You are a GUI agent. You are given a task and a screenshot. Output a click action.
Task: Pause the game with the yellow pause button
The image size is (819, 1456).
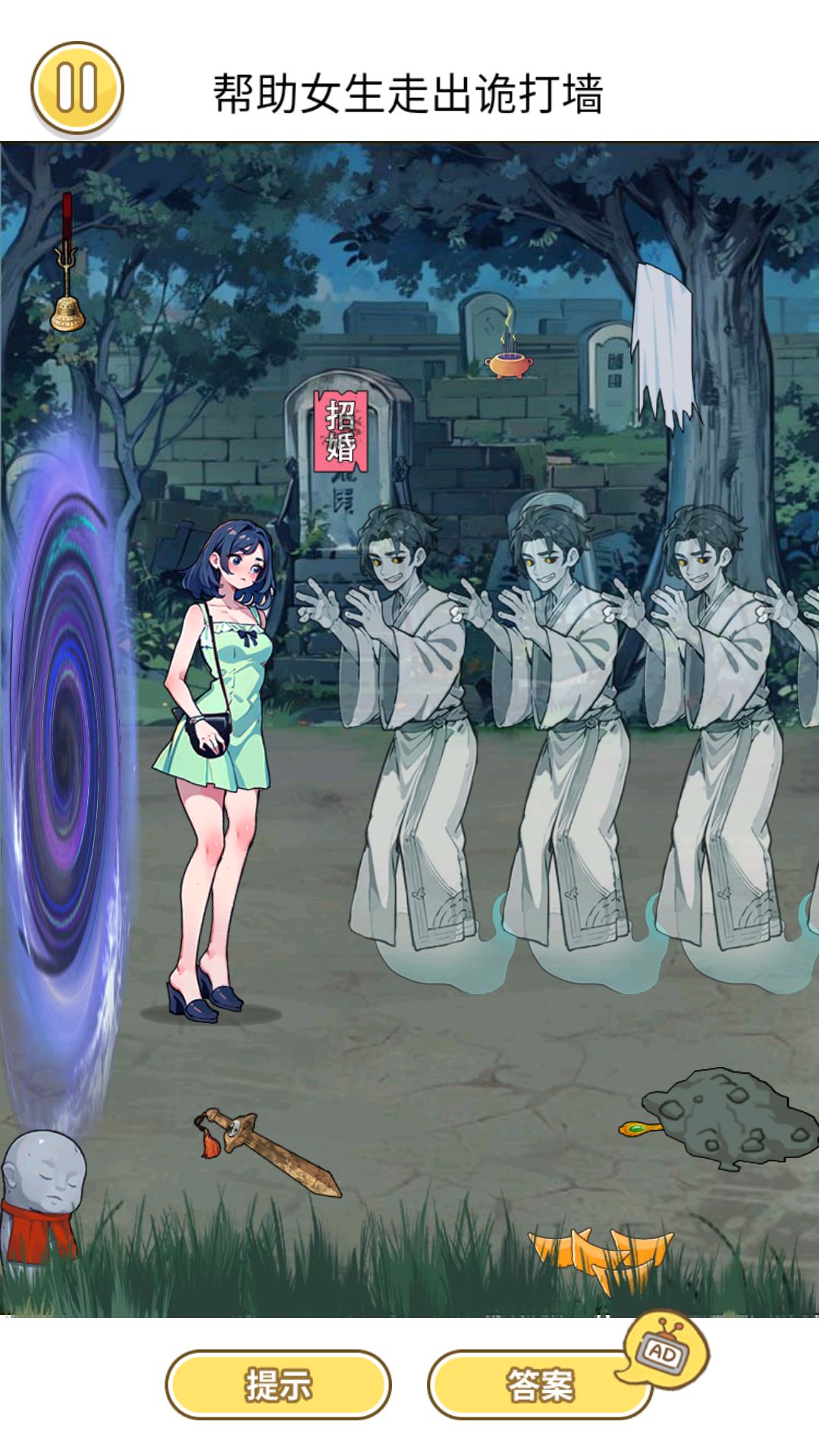pos(77,89)
